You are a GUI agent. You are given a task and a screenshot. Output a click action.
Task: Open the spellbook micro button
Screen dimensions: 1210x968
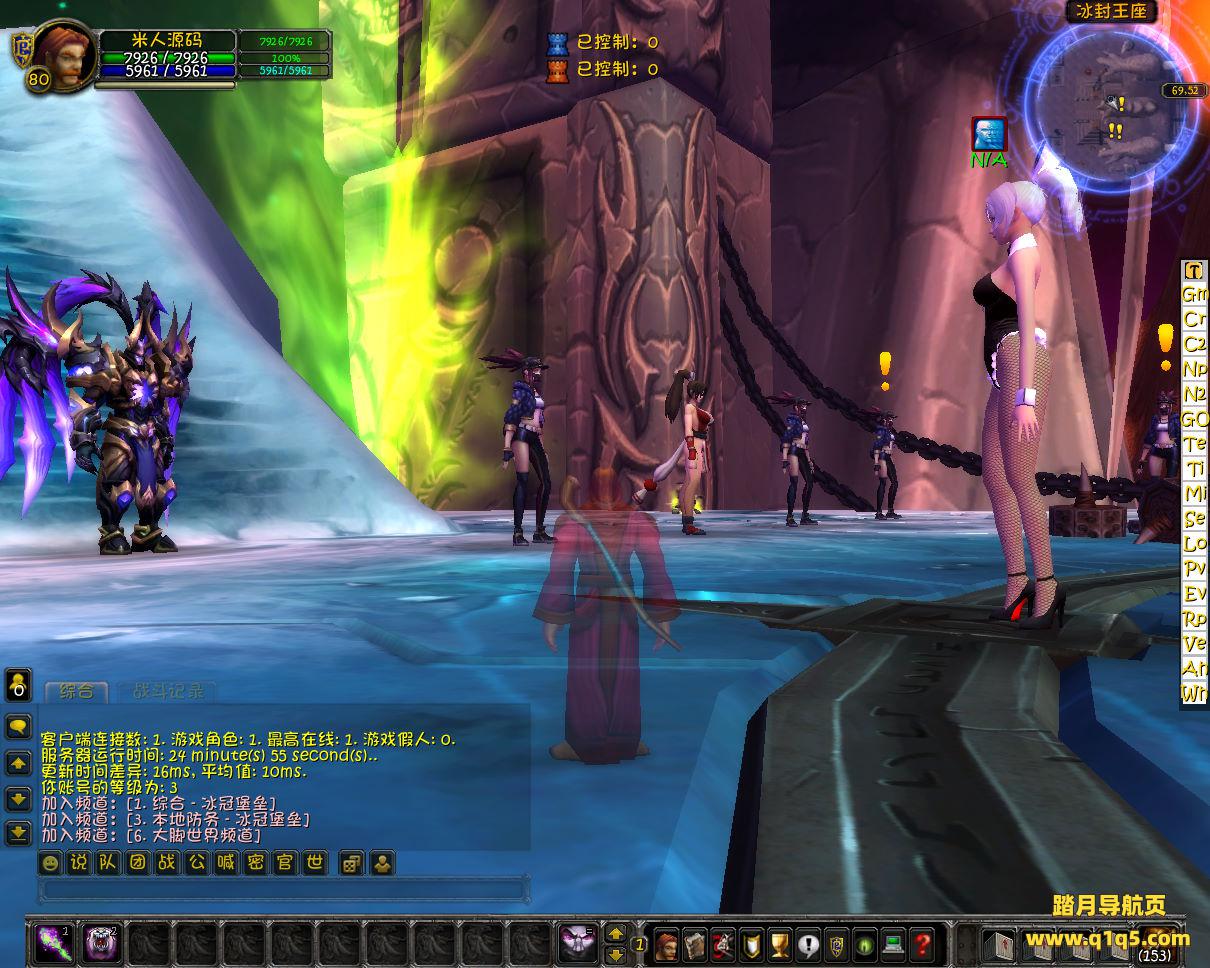click(695, 943)
